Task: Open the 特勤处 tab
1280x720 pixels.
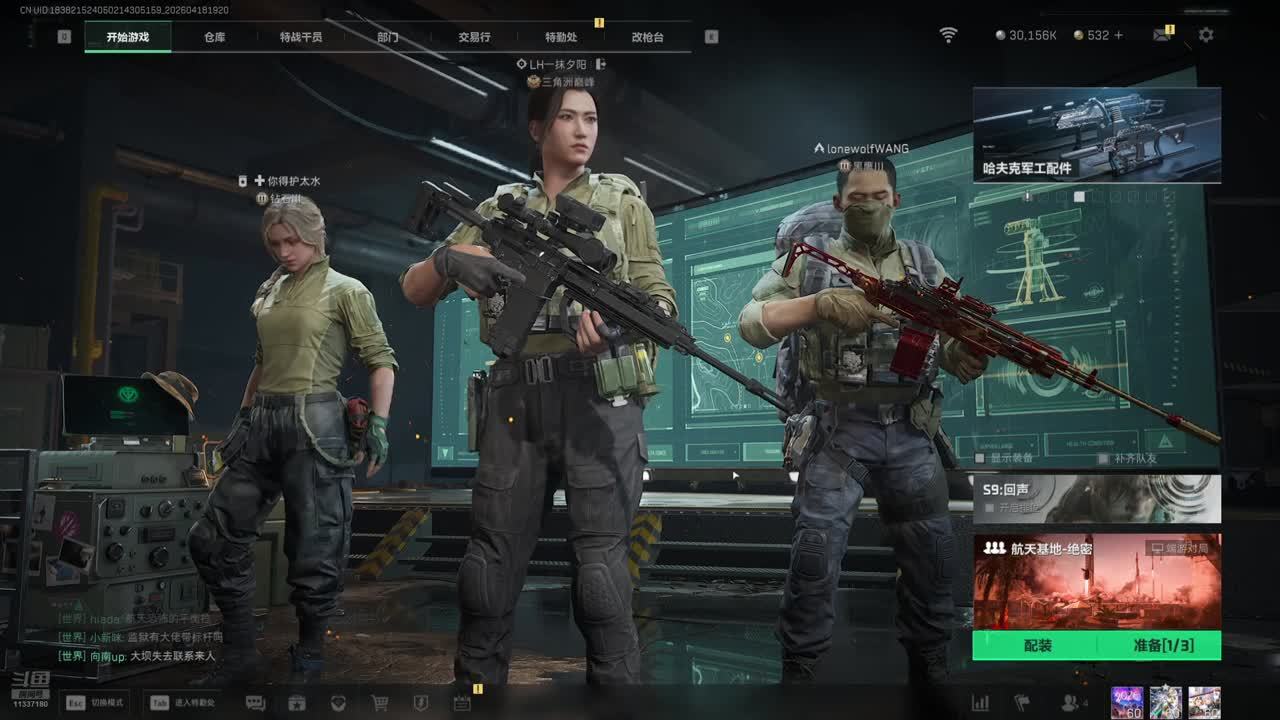Action: [x=561, y=37]
